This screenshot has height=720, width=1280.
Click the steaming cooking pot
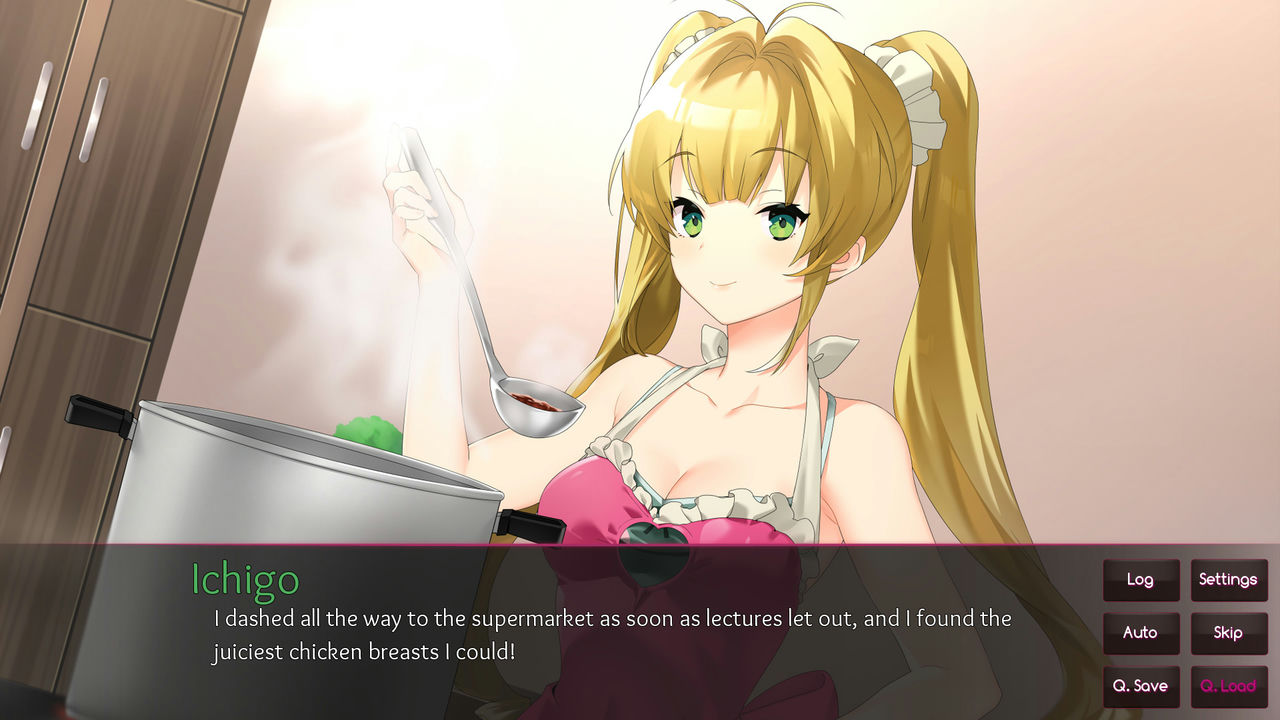point(300,470)
